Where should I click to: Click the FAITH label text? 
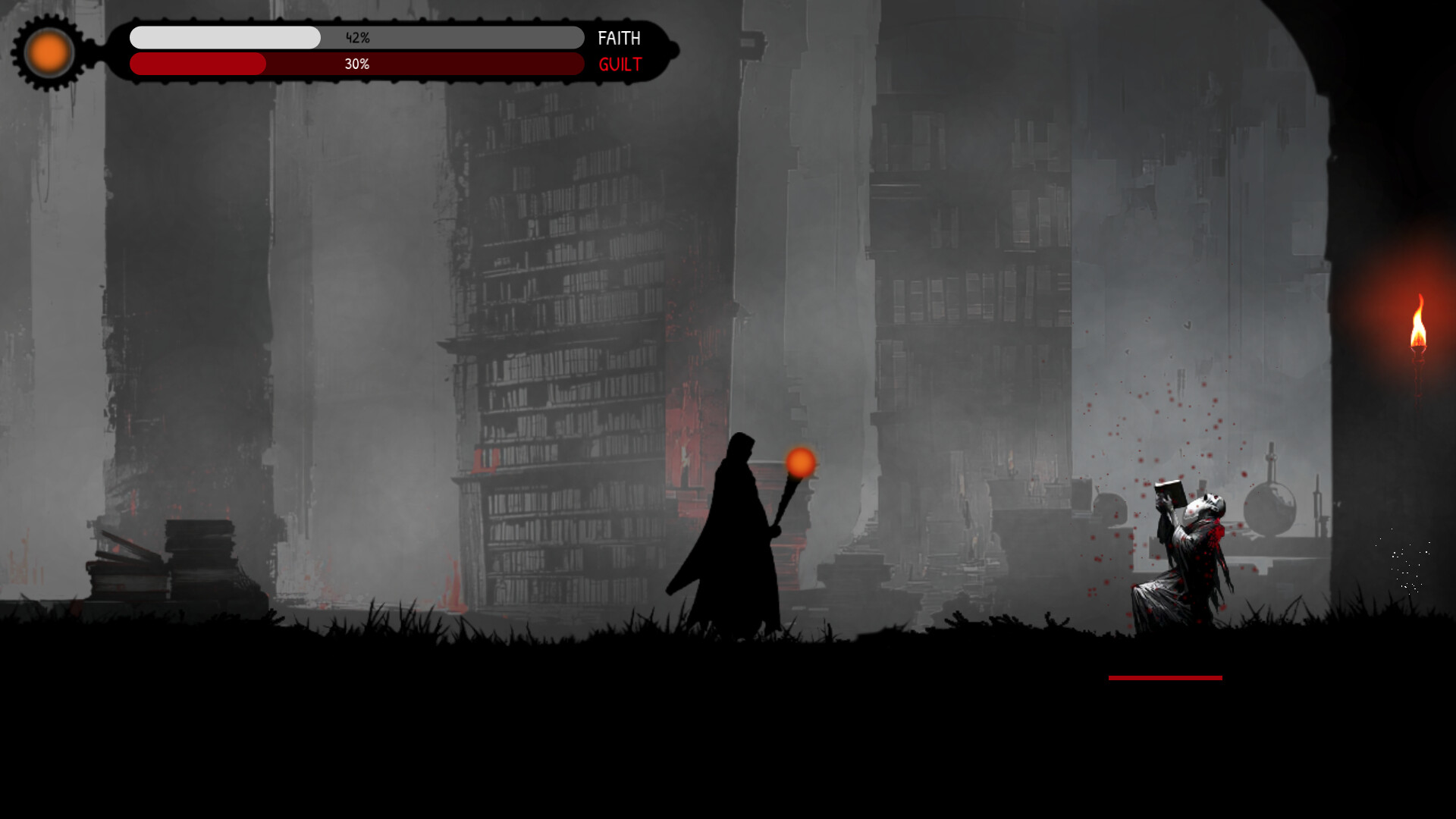click(619, 38)
